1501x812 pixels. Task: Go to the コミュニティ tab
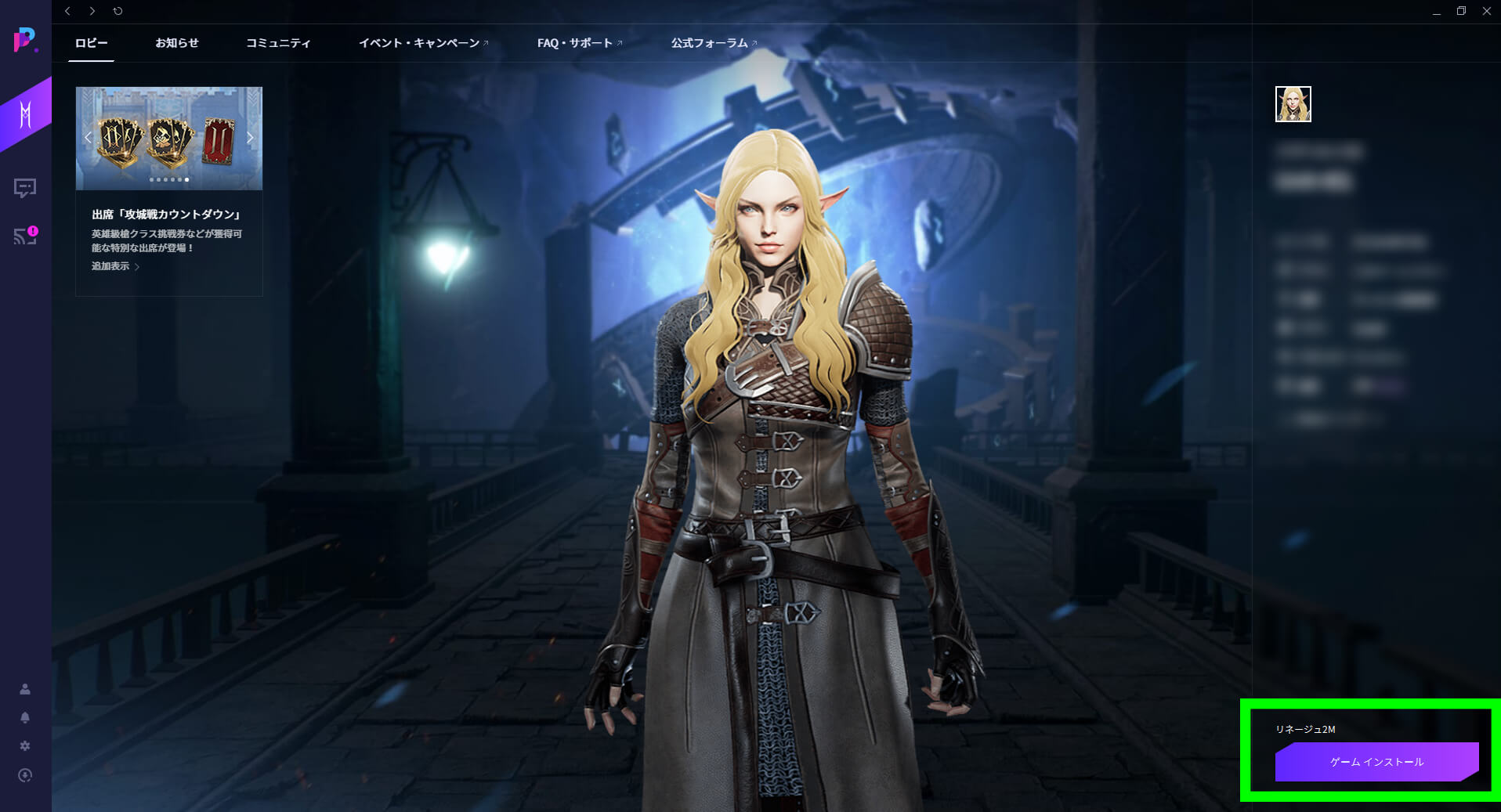[x=278, y=43]
